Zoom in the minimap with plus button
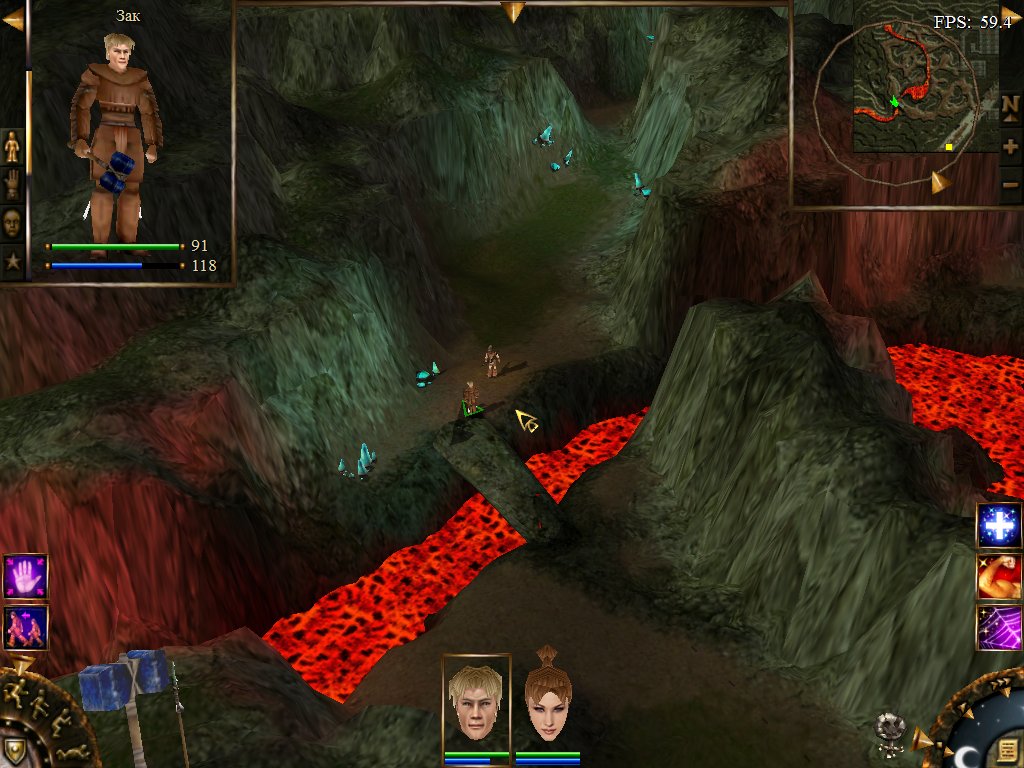 coord(1010,146)
